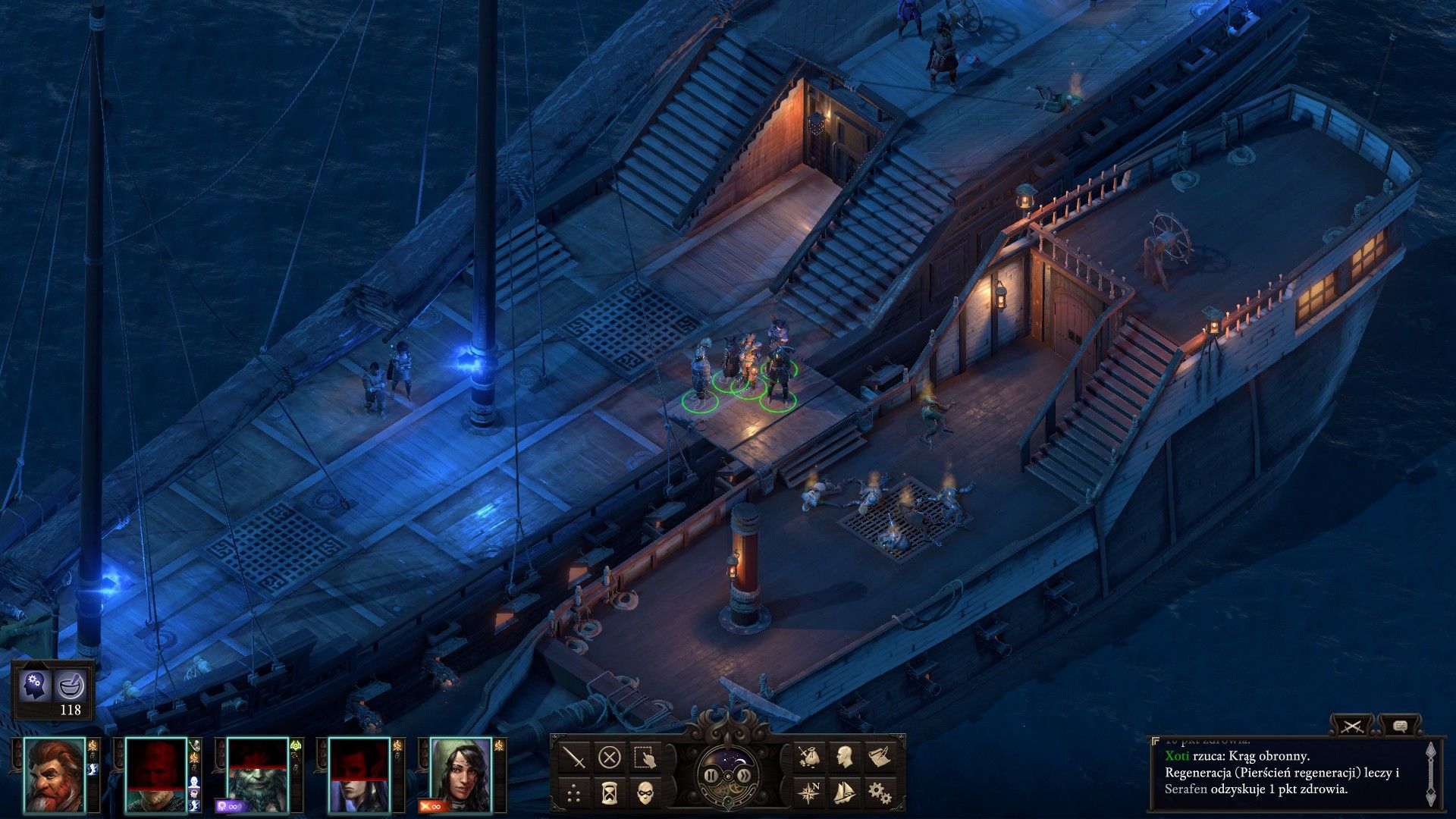Select the green-bearded character portrait
This screenshot has height=819, width=1456.
[x=257, y=774]
